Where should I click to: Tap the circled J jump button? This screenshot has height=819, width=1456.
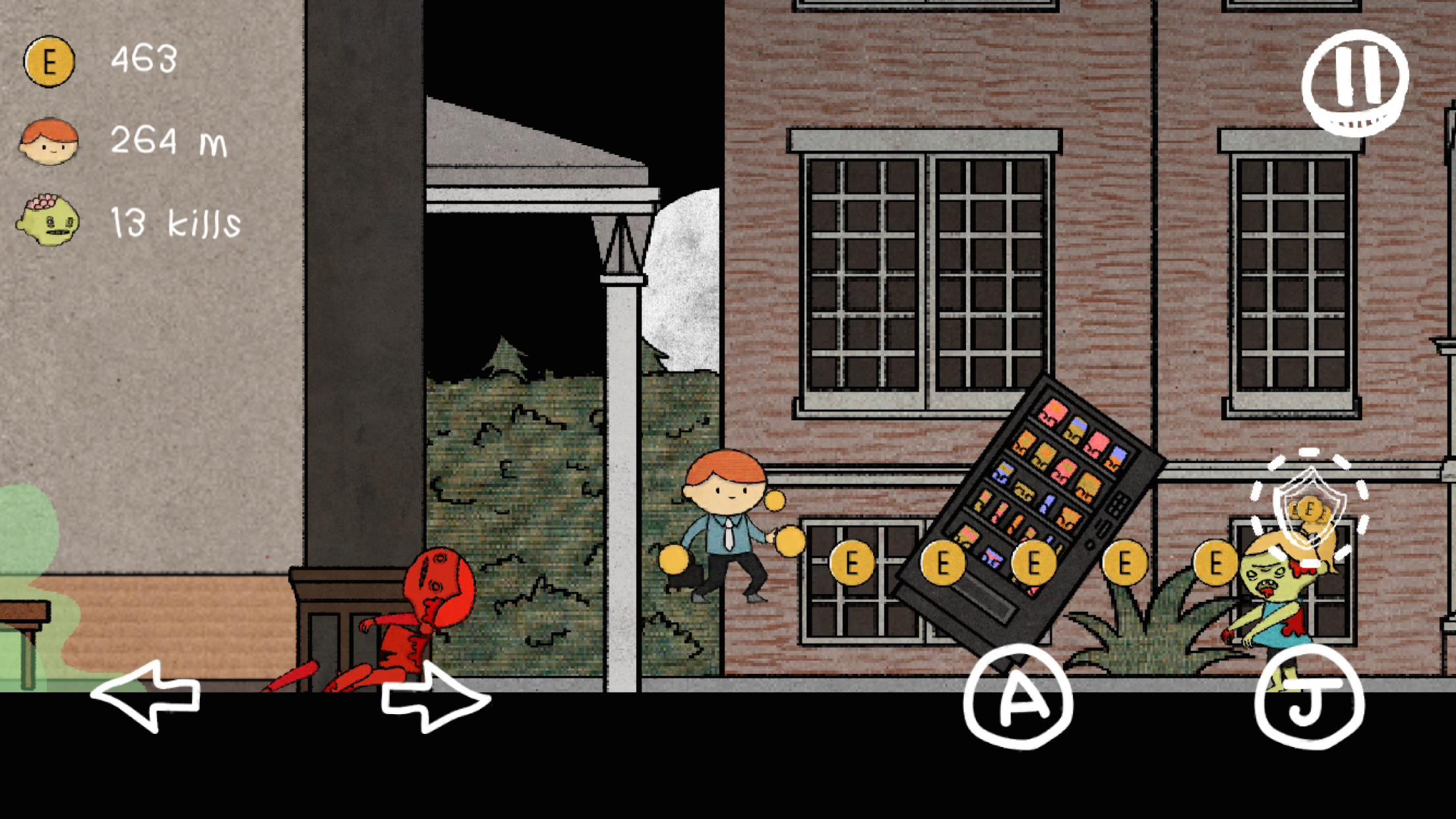click(x=1310, y=699)
